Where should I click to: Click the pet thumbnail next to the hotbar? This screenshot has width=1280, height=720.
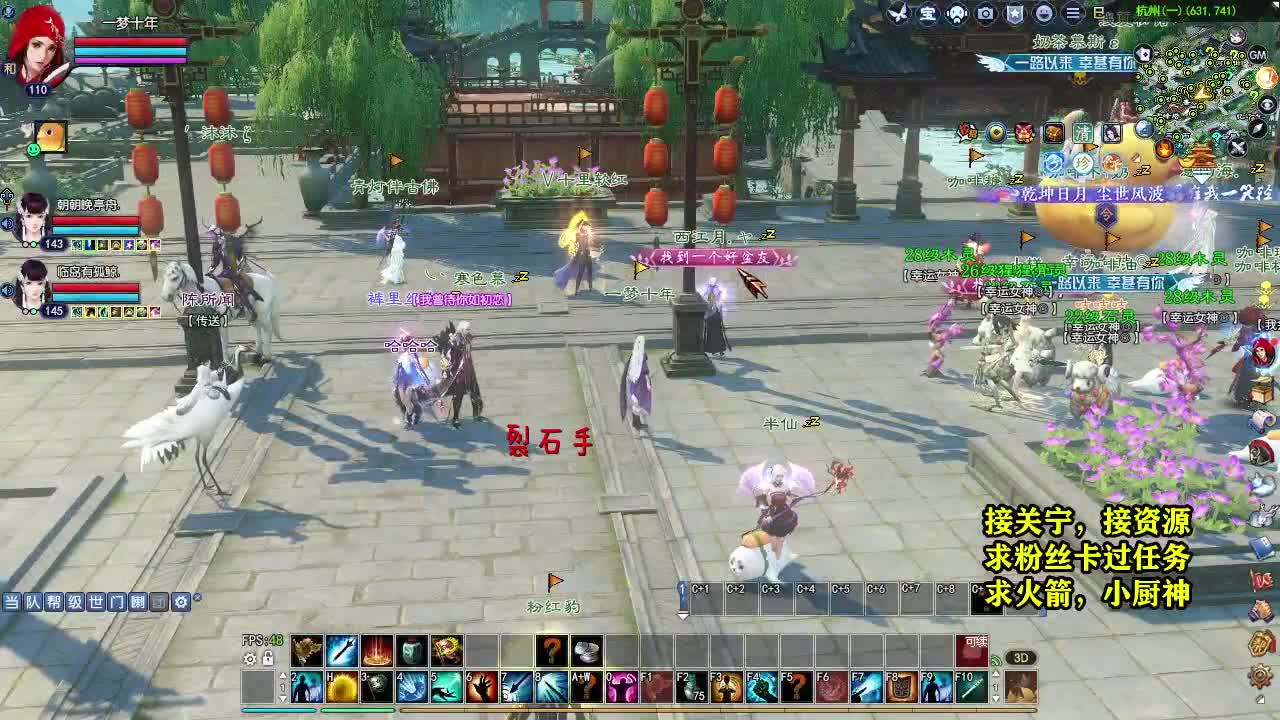[1020, 688]
